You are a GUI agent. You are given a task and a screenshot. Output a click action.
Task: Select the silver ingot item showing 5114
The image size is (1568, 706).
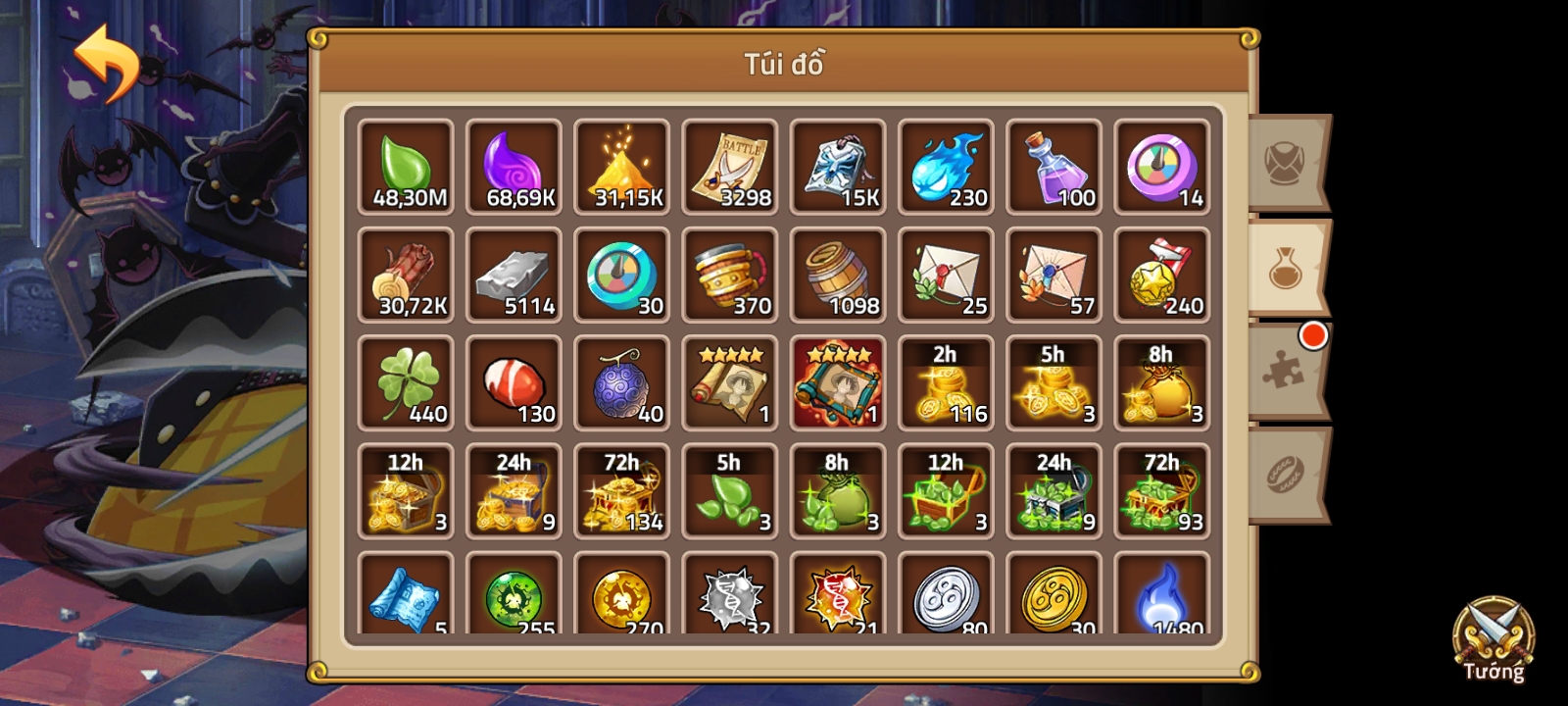tap(514, 275)
